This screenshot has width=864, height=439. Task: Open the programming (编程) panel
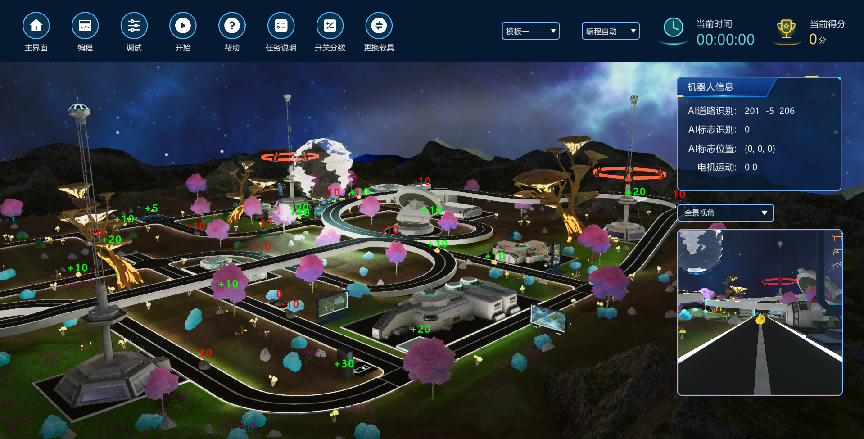85,25
